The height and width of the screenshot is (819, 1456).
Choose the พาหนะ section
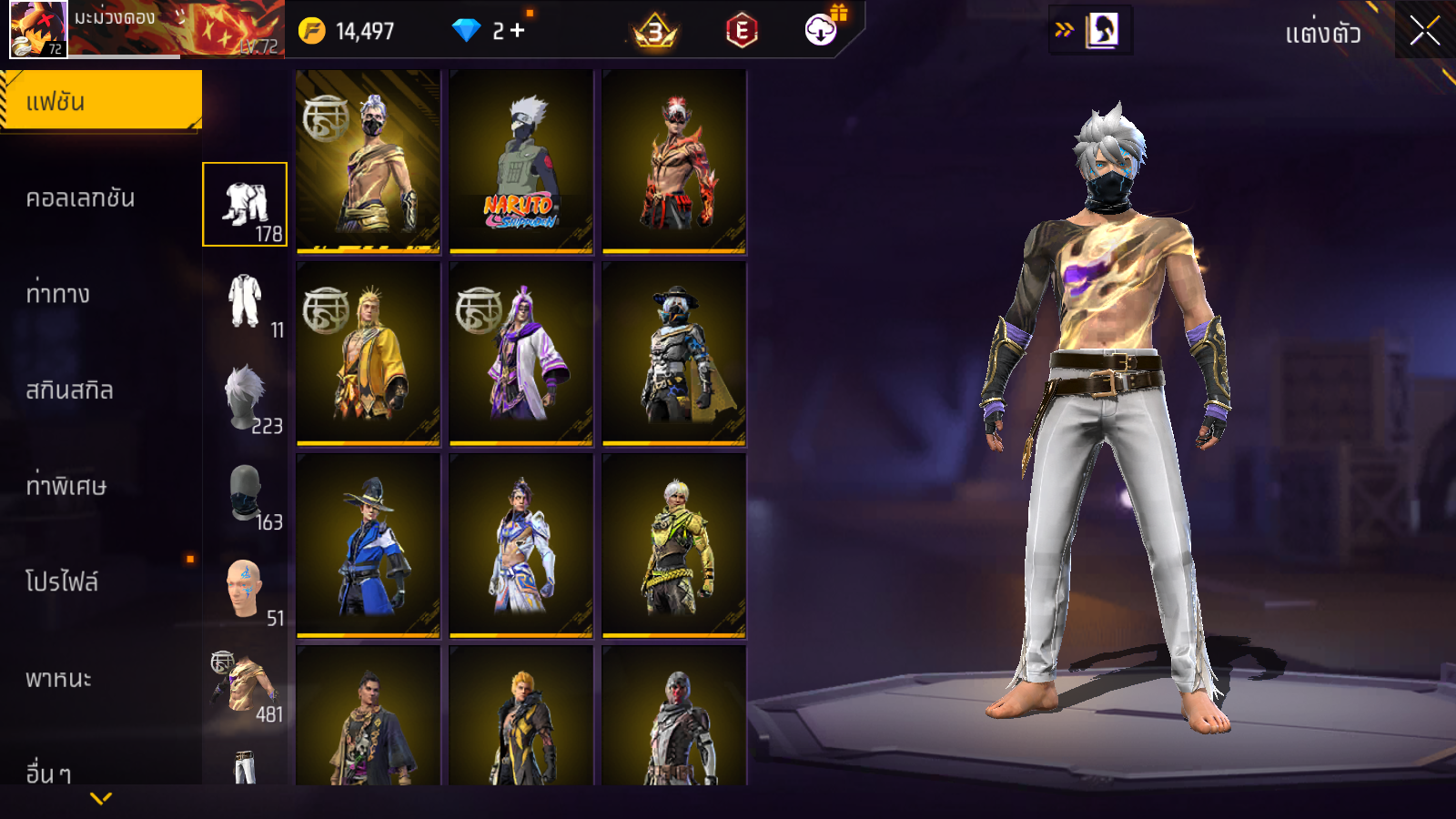pos(59,678)
